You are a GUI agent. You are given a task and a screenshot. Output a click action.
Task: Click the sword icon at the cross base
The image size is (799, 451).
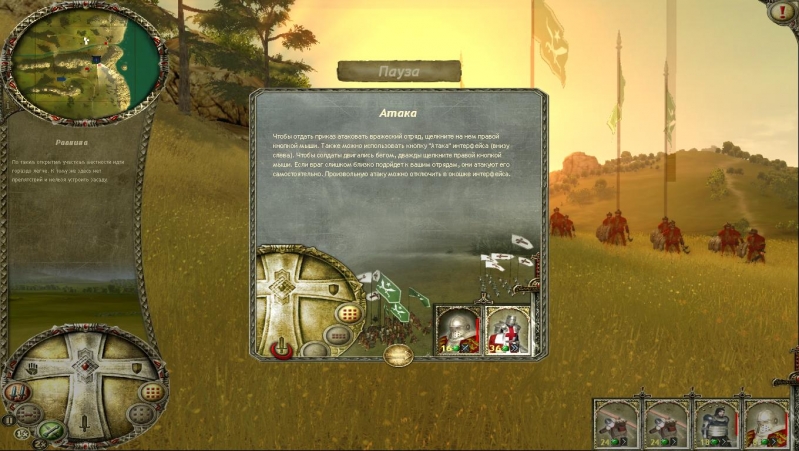tap(86, 425)
